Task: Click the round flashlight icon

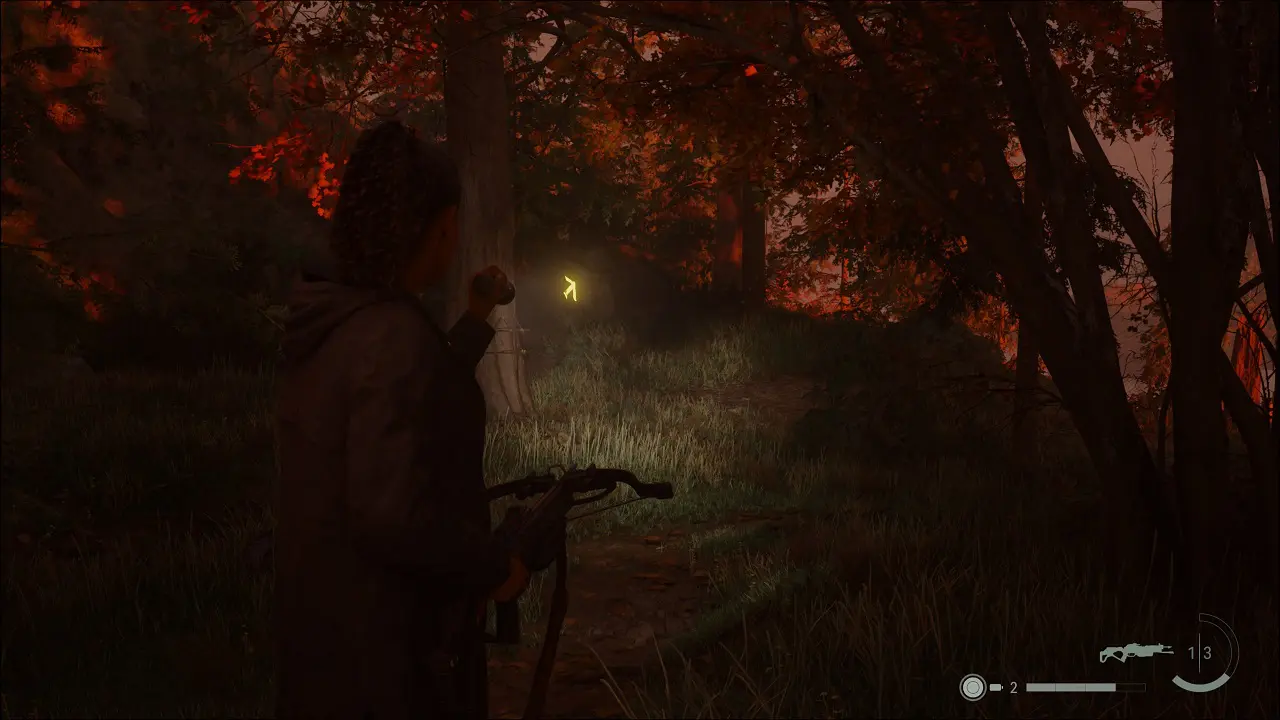Action: 972,687
